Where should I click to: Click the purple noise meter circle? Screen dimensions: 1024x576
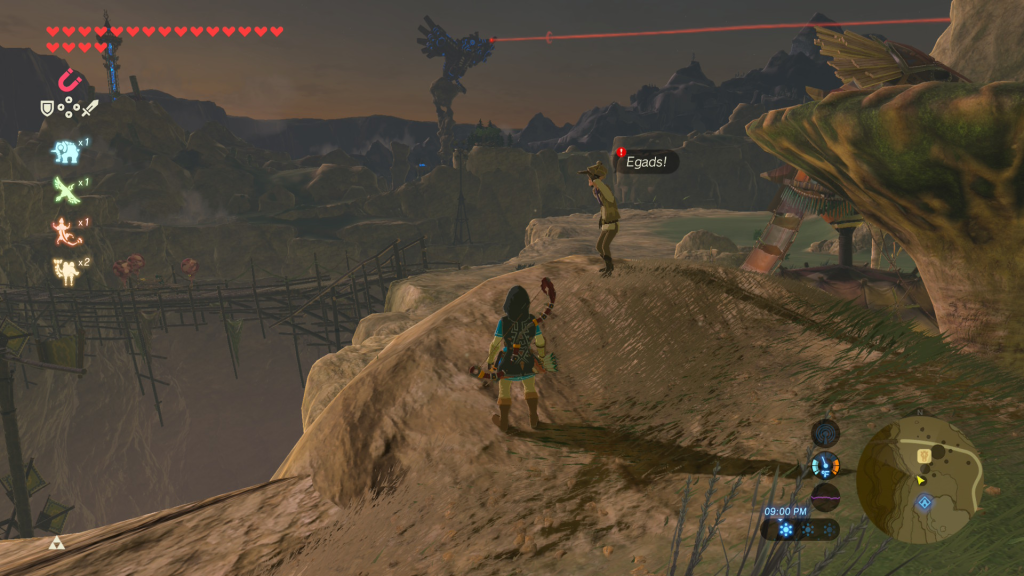(x=825, y=497)
